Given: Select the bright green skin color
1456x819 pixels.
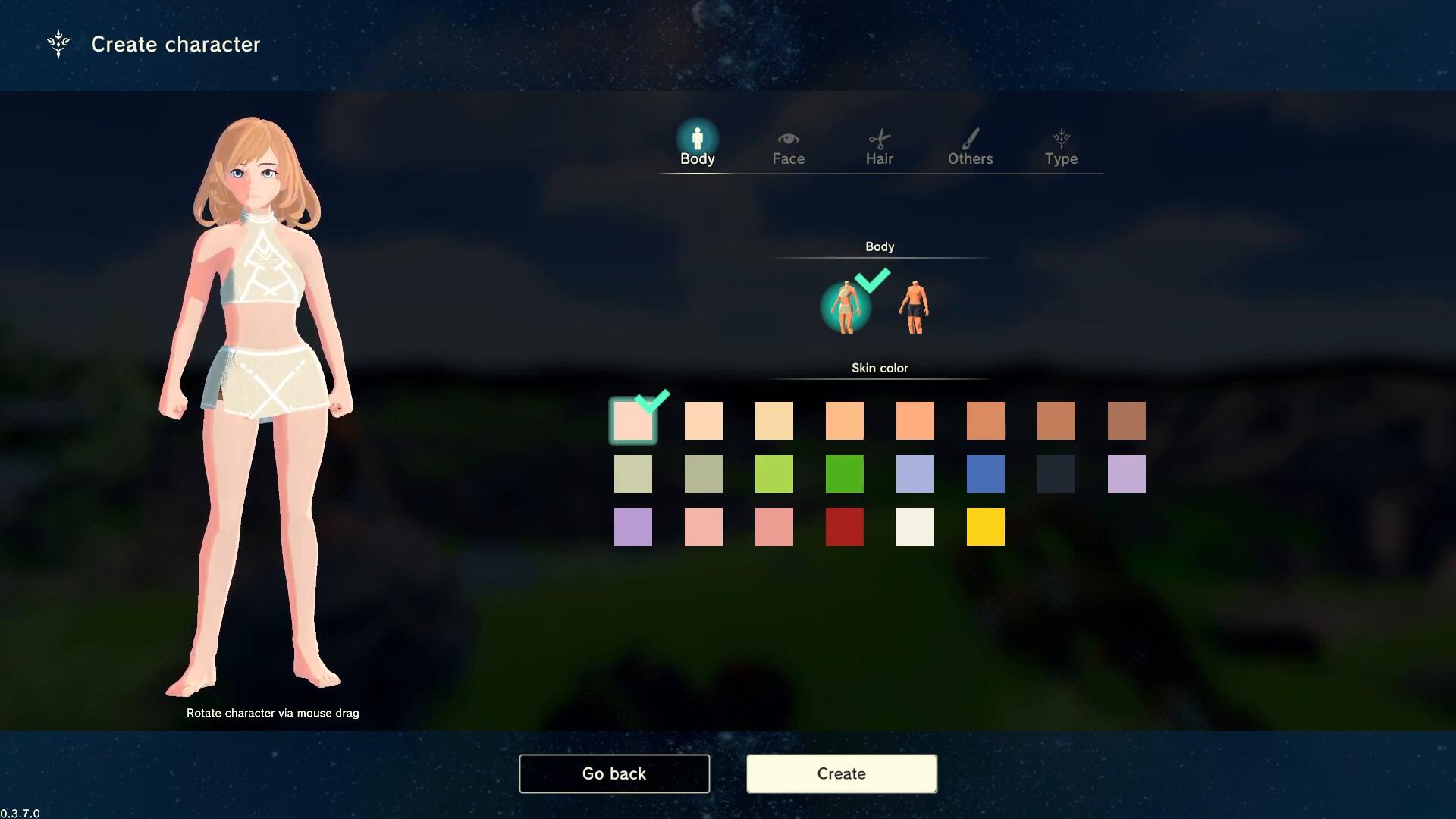Looking at the screenshot, I should tap(844, 474).
